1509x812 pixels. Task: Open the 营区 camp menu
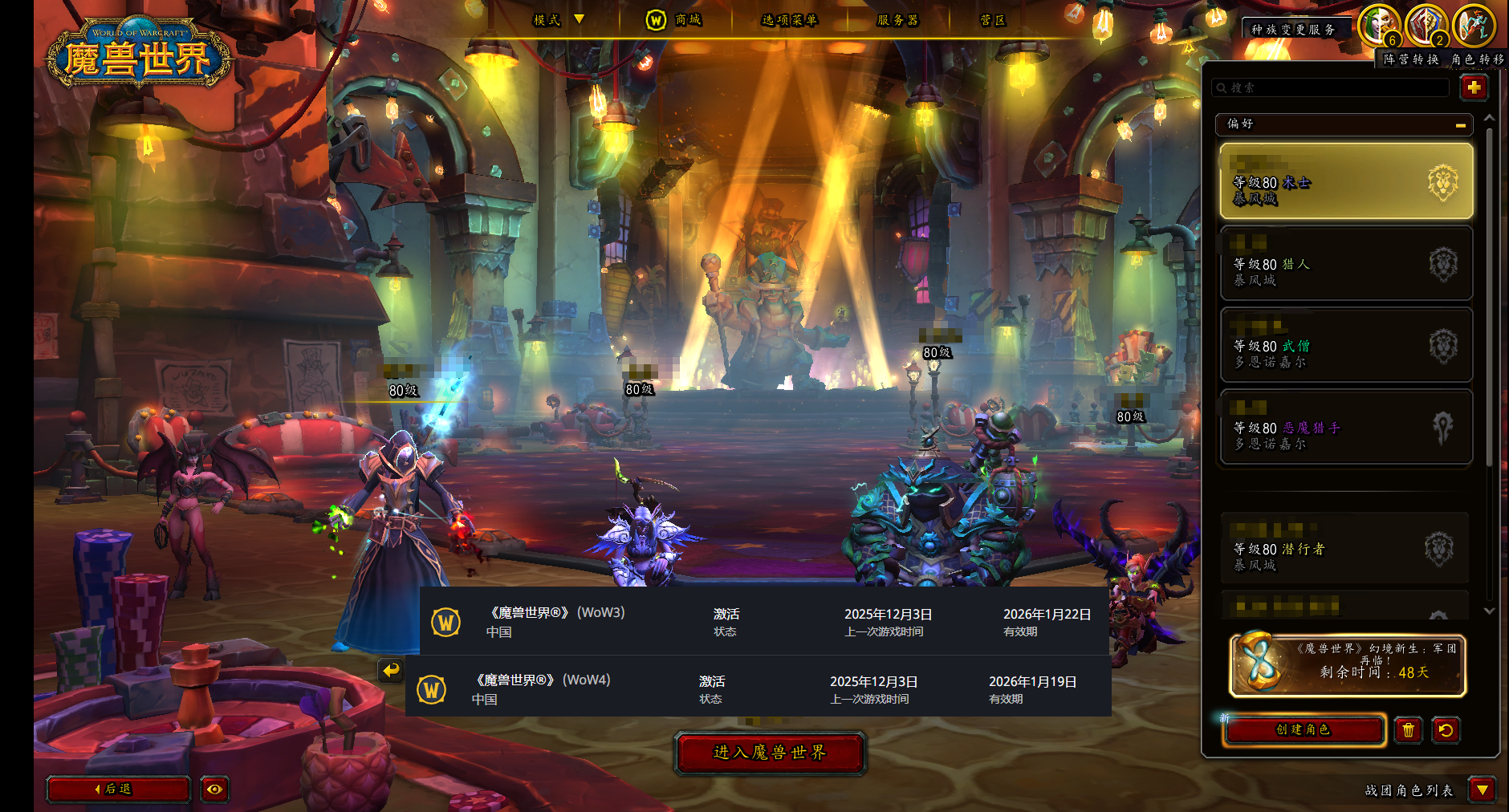tap(992, 20)
